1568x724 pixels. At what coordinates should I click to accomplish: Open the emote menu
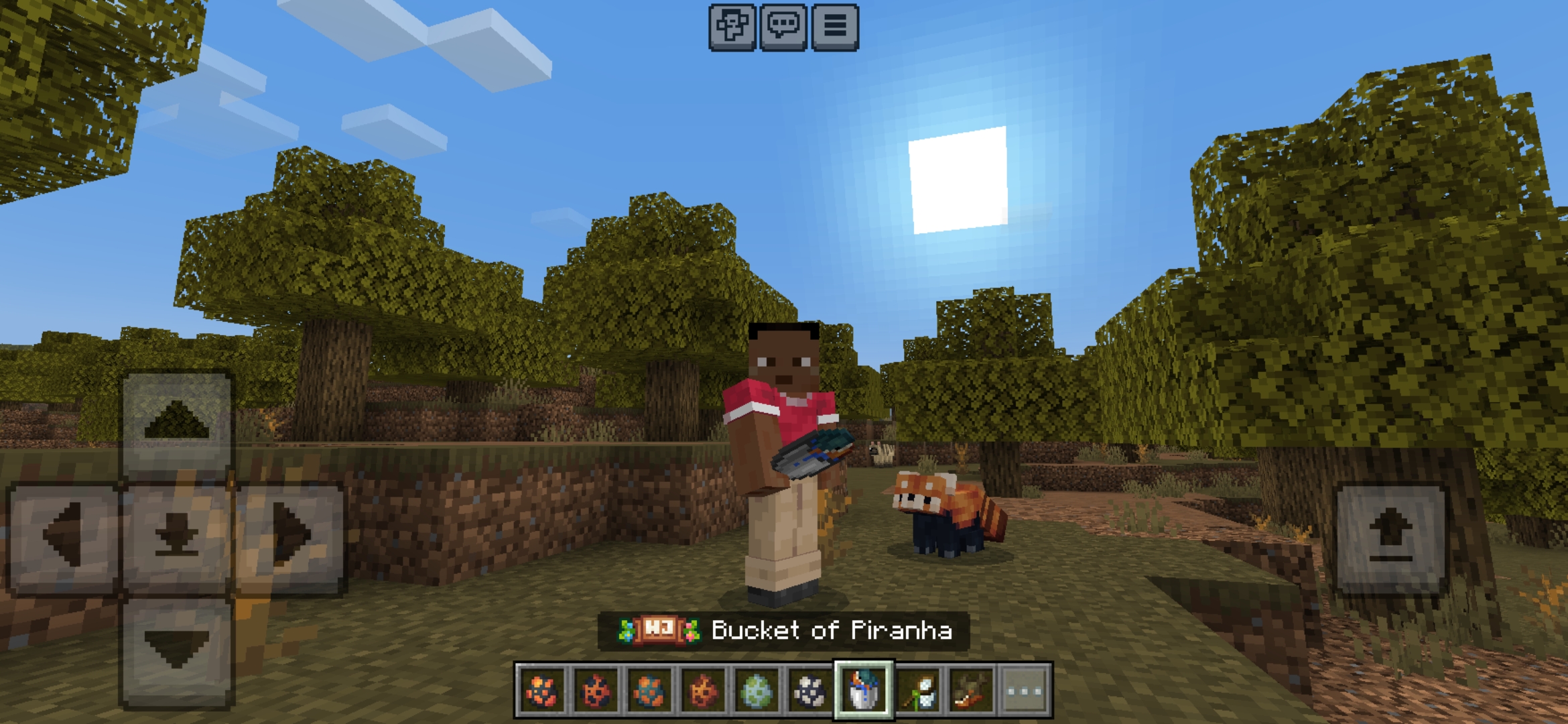click(x=732, y=28)
